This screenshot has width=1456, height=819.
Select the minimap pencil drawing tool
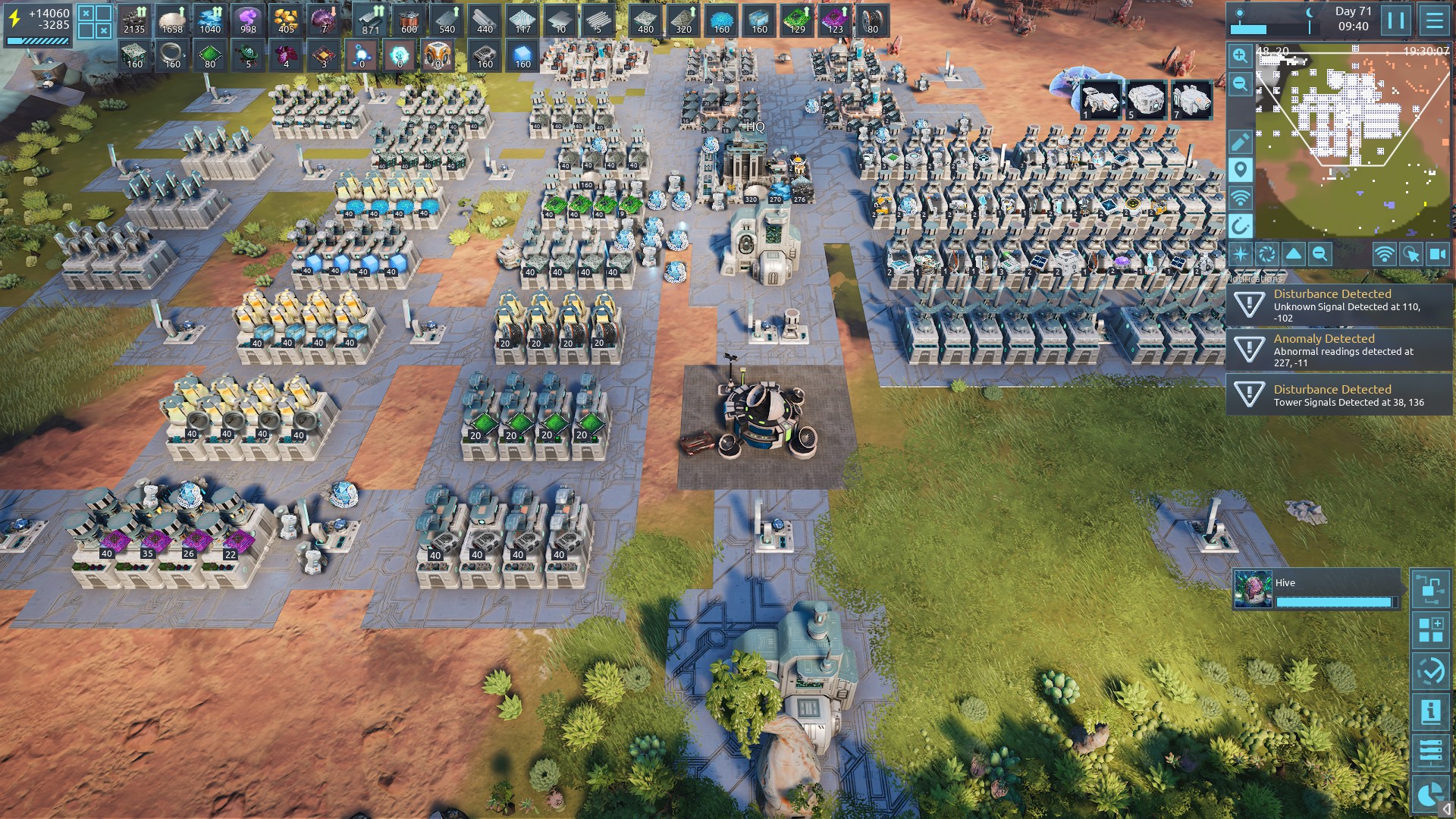(x=1240, y=142)
